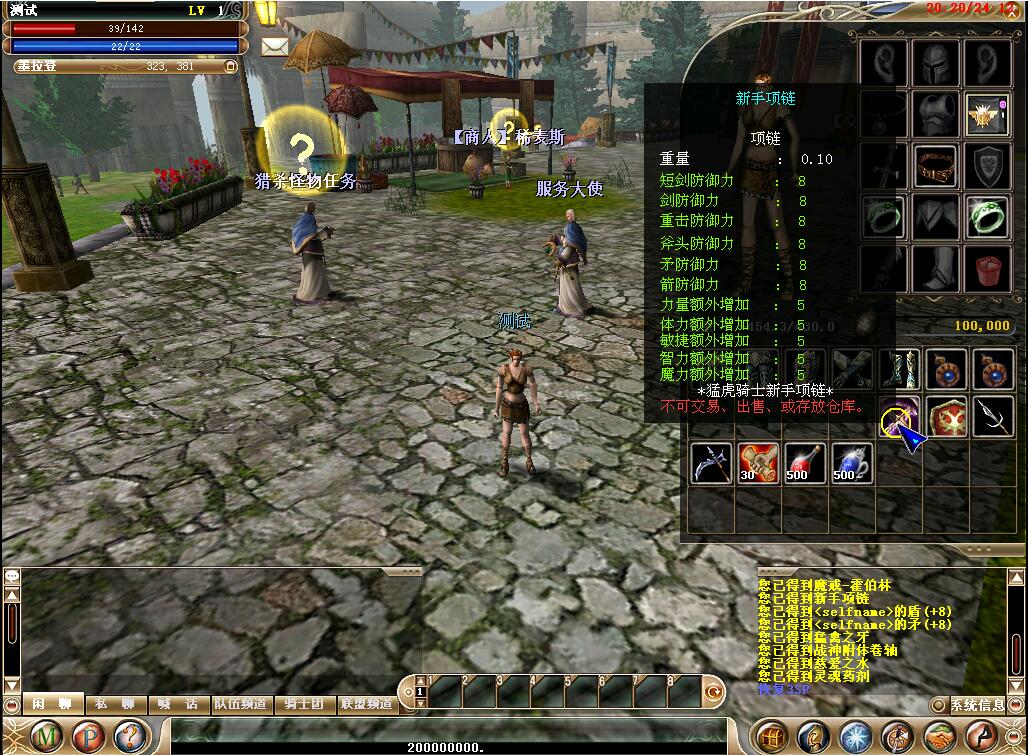This screenshot has height=755, width=1028.
Task: Switch to the 闲聊 chat tab
Action: tap(52, 704)
